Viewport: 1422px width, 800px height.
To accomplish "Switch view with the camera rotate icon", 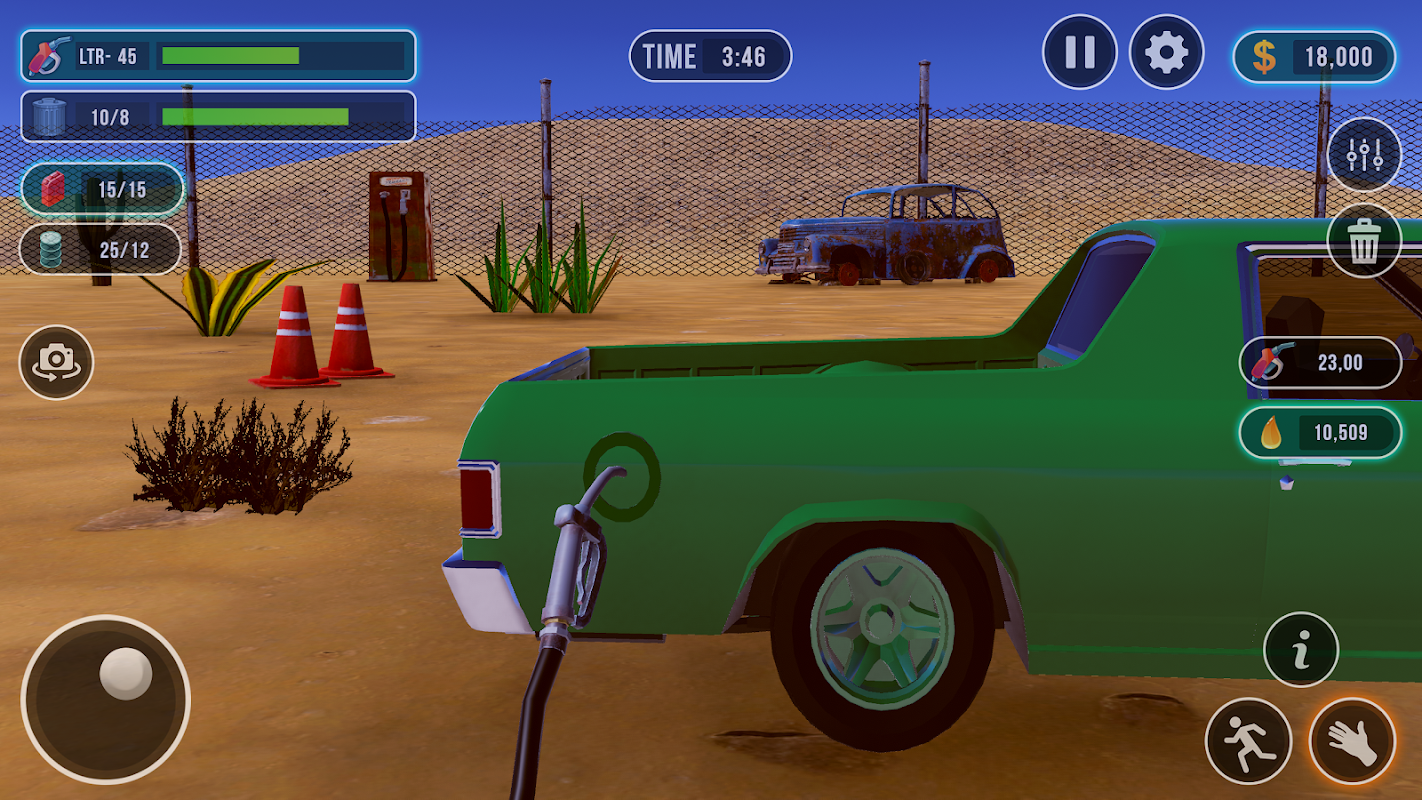I will click(56, 362).
